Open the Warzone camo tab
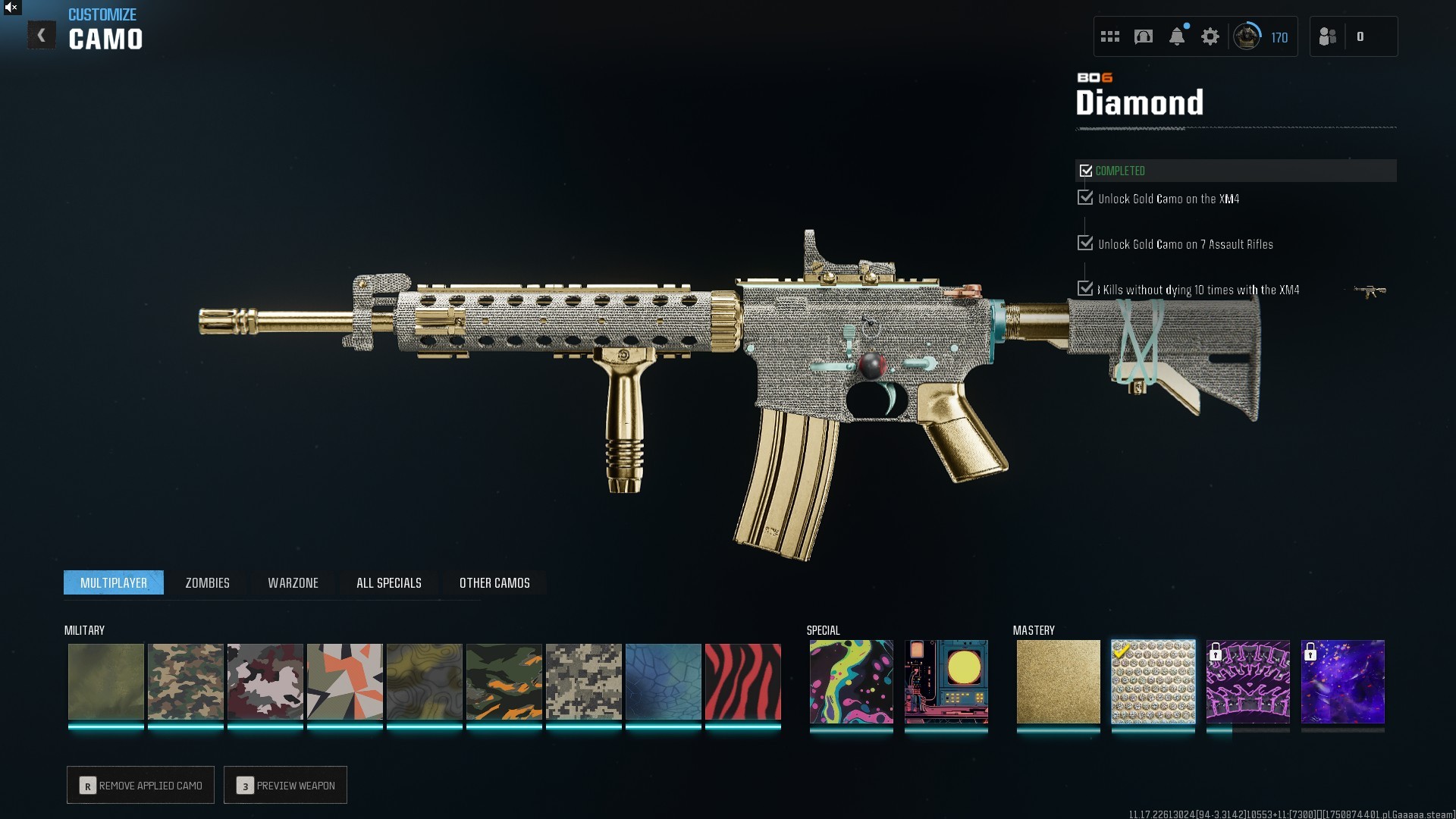 coord(293,582)
